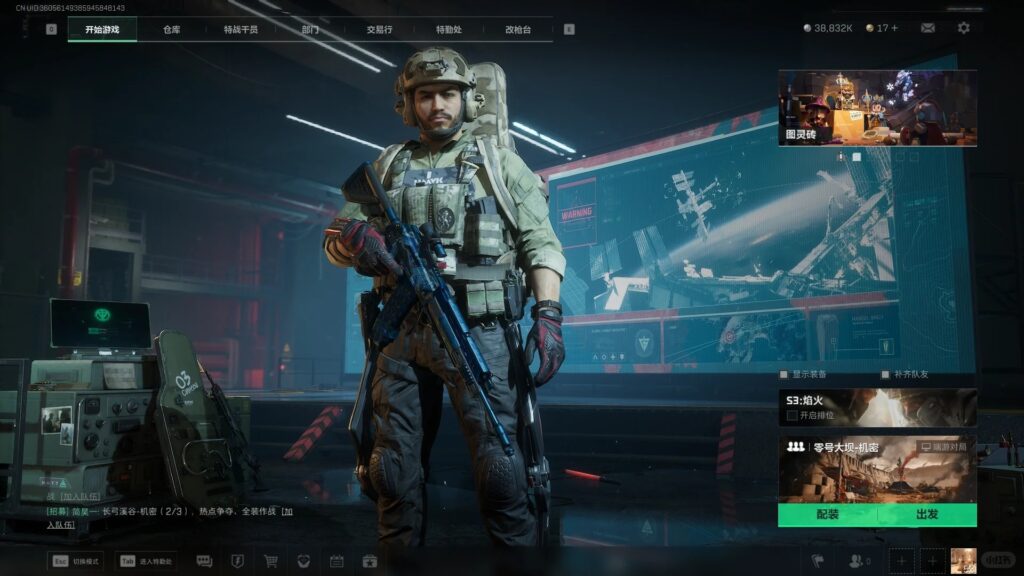The image size is (1024, 576).
Task: Enable the 开启排位 ranked checkbox
Action: 792,415
